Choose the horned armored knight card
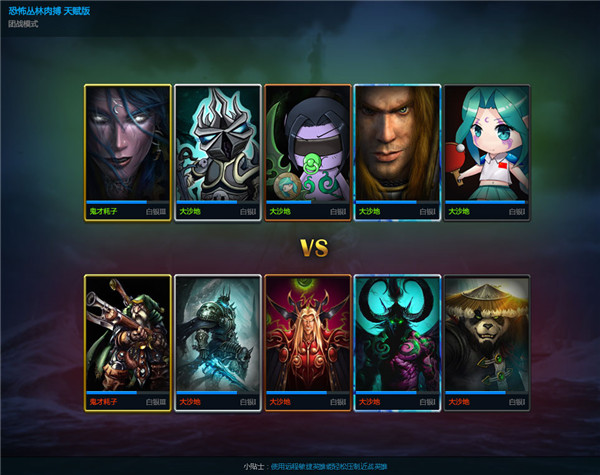Image resolution: width=600 pixels, height=475 pixels. click(x=217, y=145)
